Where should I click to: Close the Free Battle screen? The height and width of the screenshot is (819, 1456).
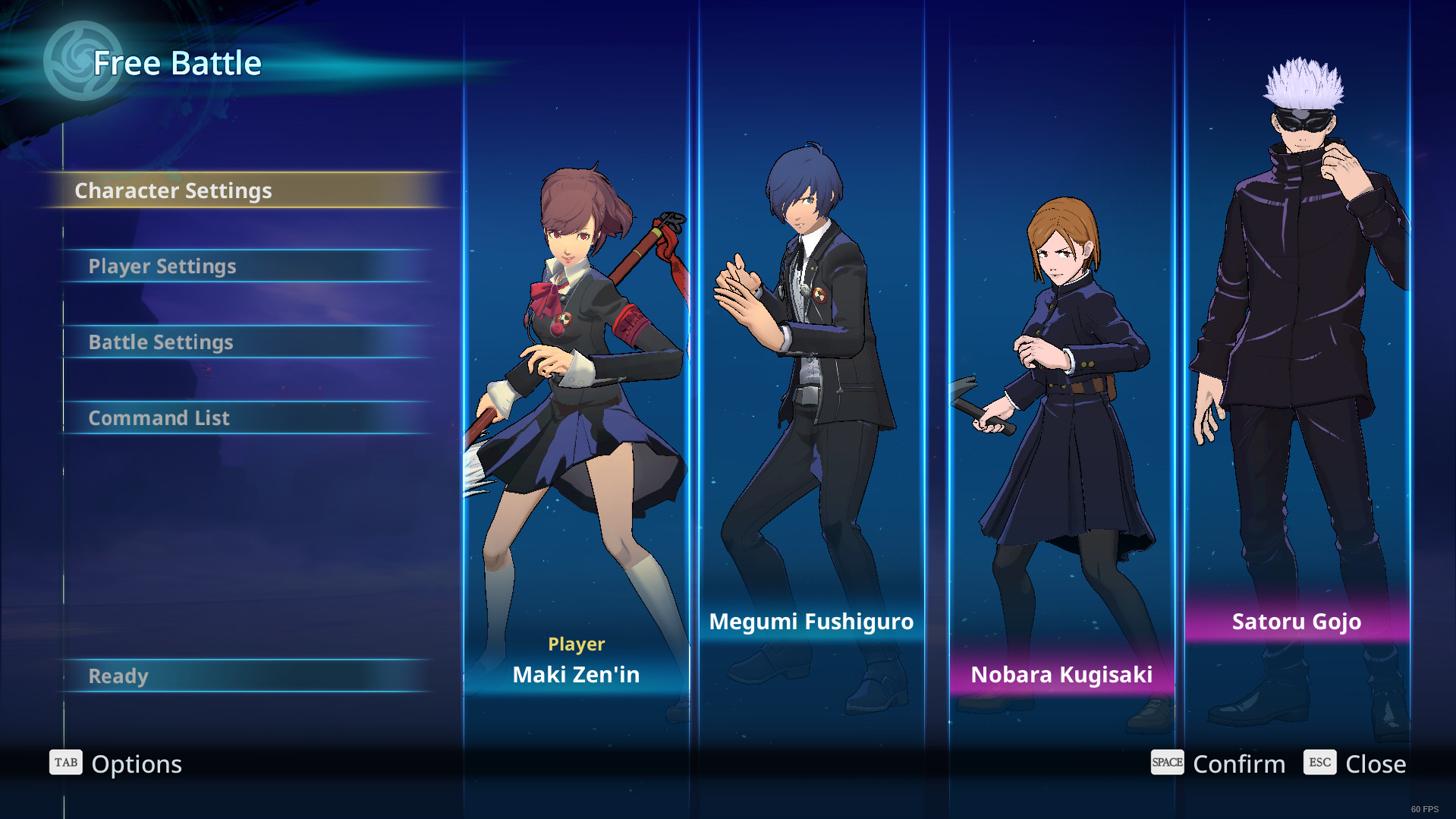coord(1355,764)
